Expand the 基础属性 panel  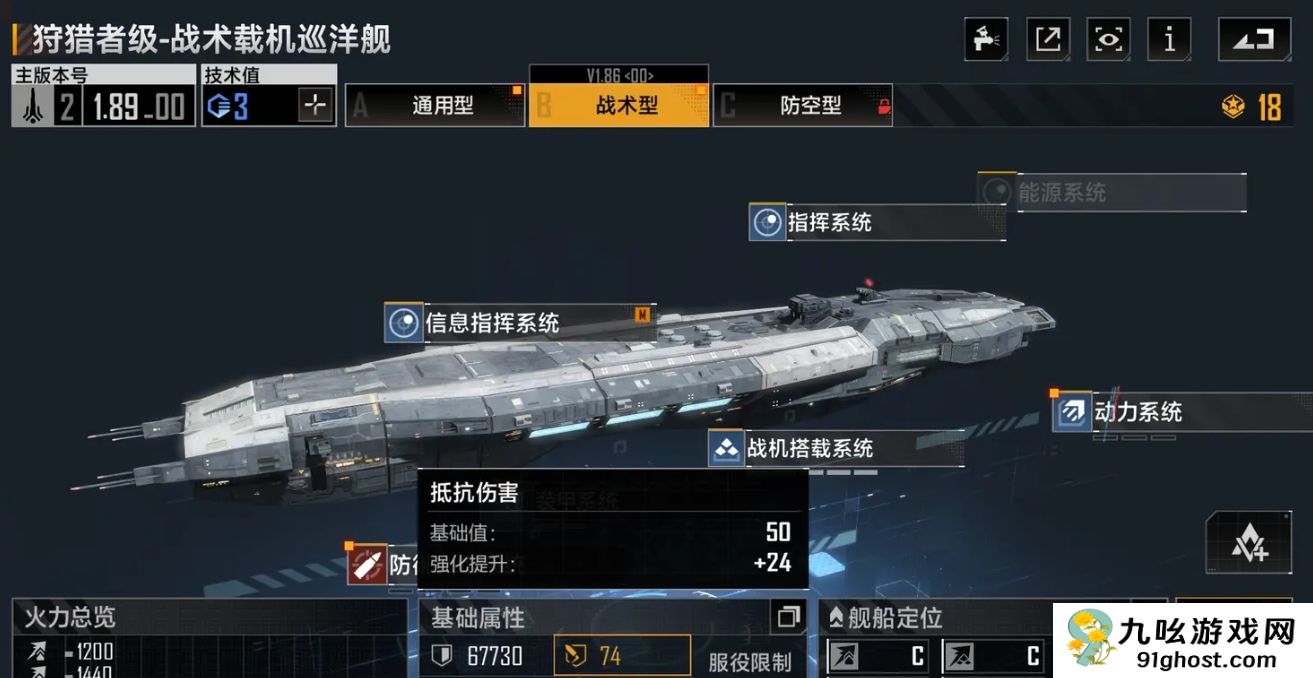tap(788, 616)
